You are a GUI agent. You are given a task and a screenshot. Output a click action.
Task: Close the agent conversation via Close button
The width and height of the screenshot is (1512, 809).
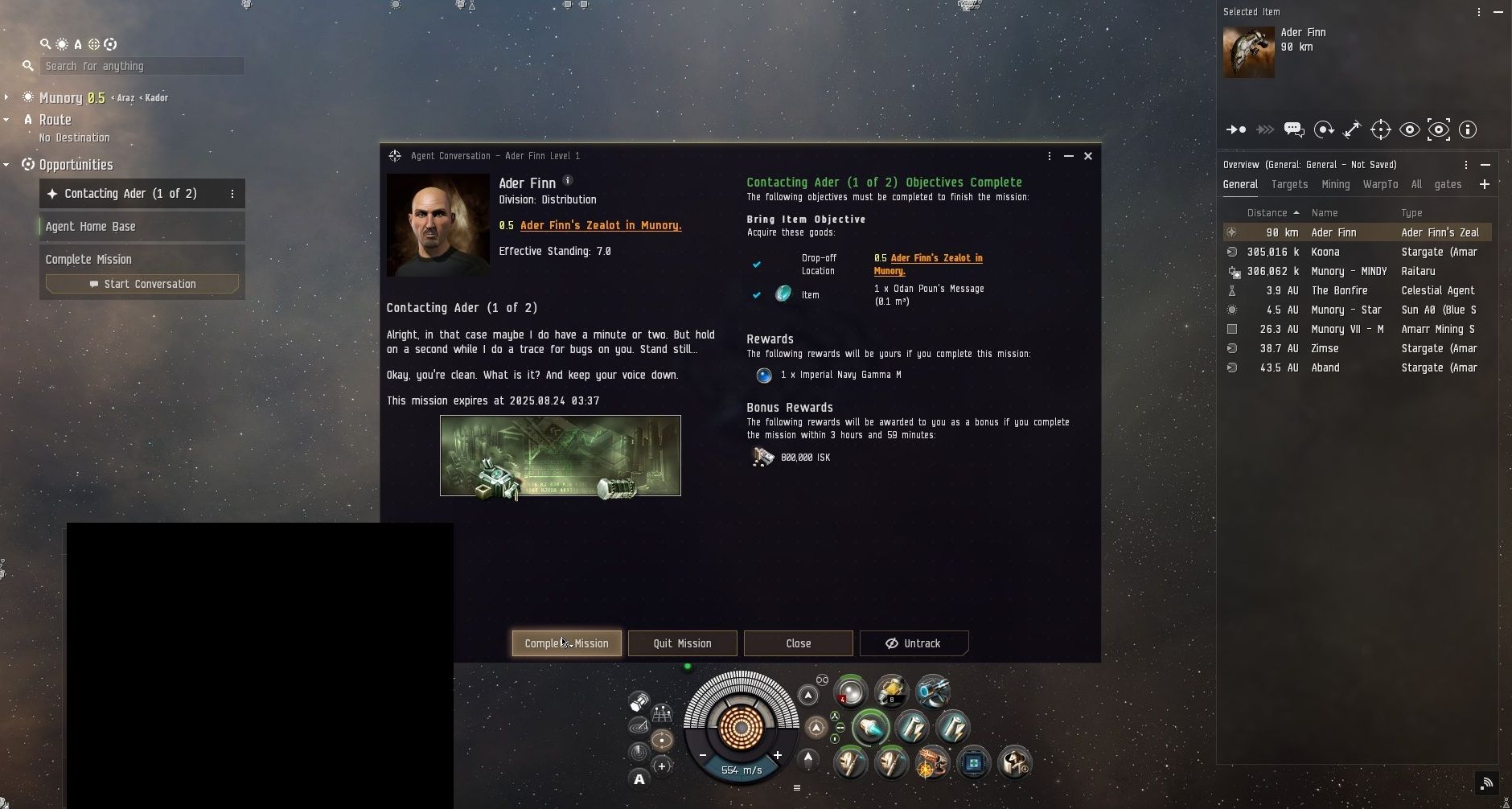798,643
